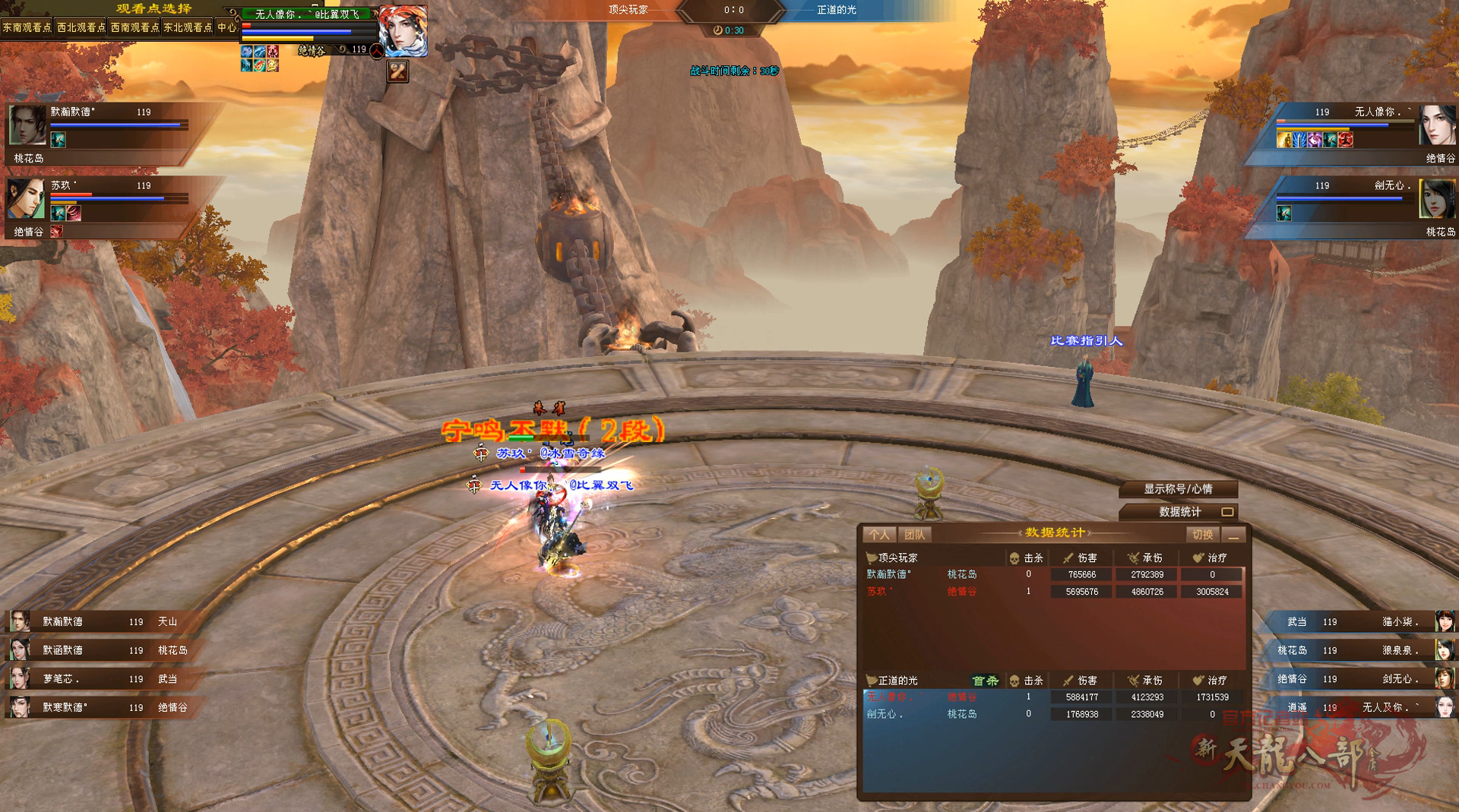Select the 东南观看点 camera viewpoint
The image size is (1459, 812).
[27, 27]
